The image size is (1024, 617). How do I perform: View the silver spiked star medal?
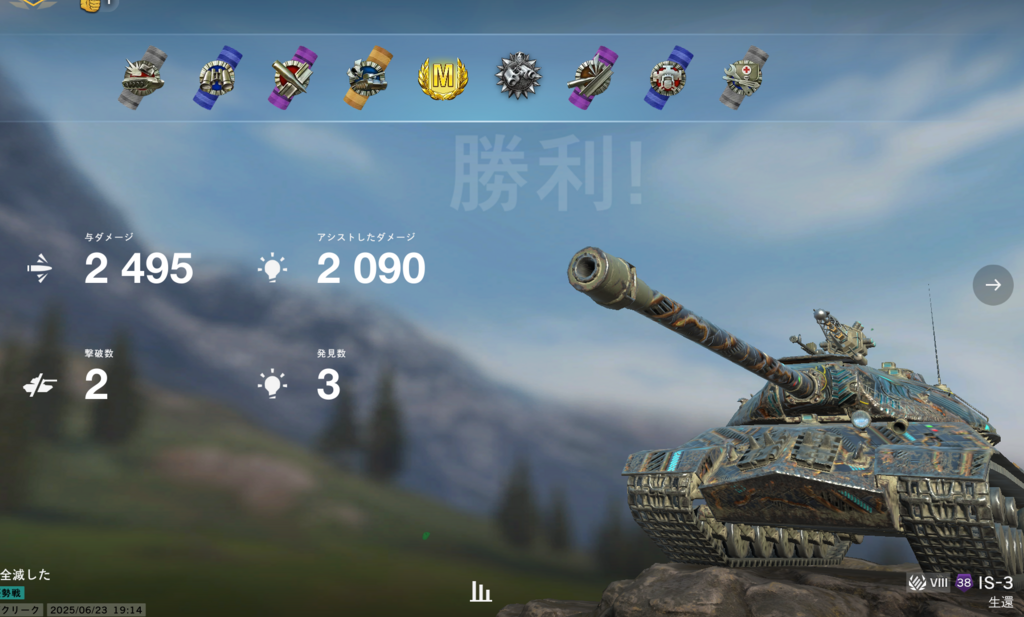click(x=518, y=77)
